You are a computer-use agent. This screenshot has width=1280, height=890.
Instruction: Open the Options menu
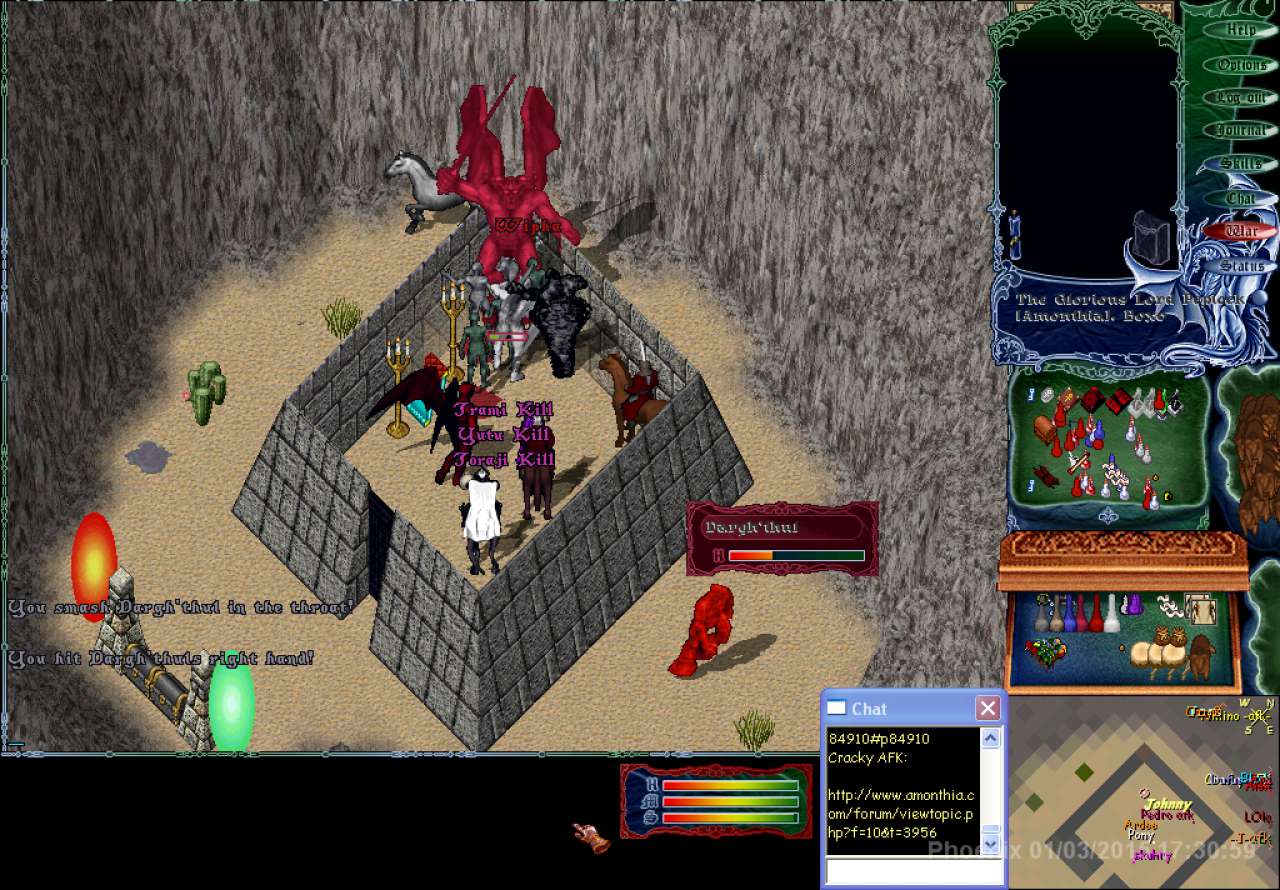coord(1241,64)
